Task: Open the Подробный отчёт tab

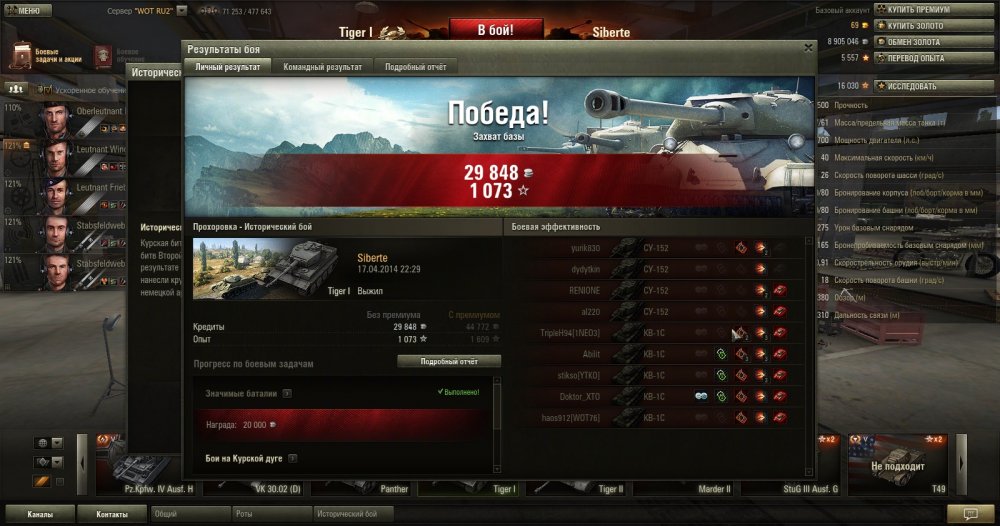Action: 417,67
